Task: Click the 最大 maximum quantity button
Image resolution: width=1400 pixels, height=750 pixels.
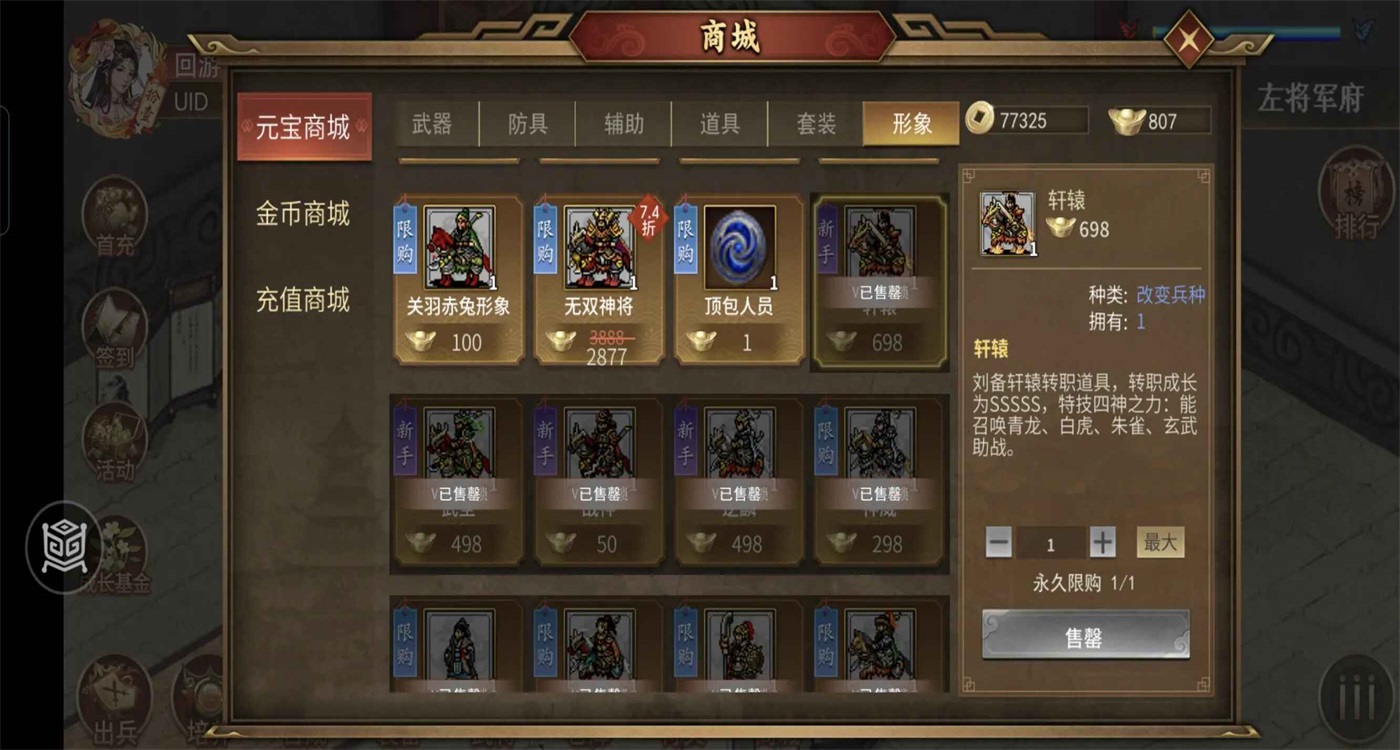Action: (x=1158, y=541)
